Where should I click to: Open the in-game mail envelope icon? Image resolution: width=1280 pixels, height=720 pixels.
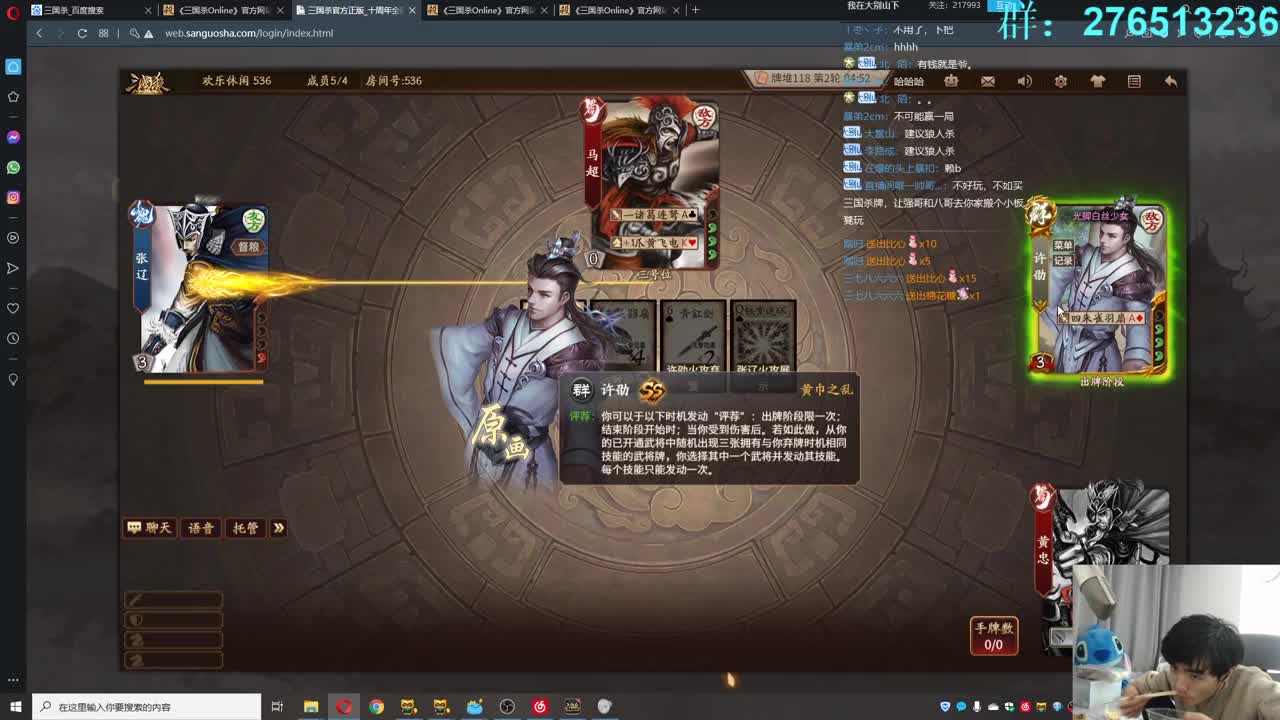point(988,81)
